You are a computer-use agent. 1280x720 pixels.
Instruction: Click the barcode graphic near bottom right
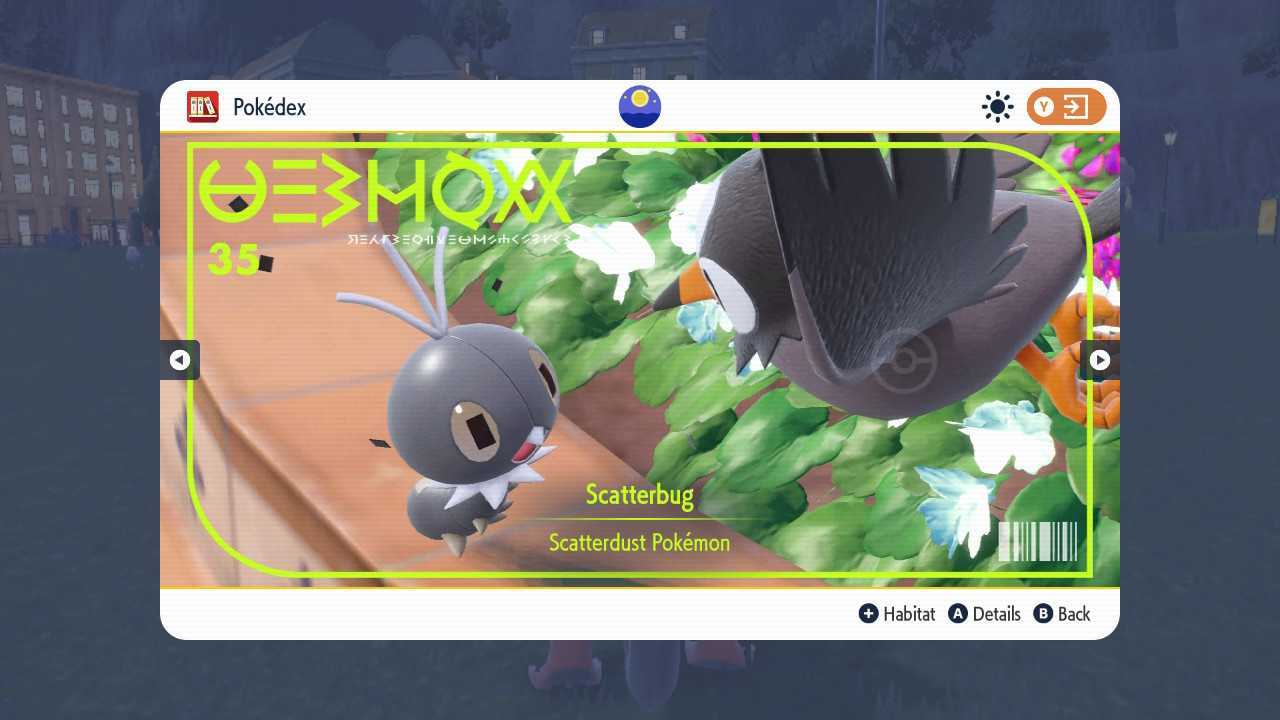coord(1036,541)
